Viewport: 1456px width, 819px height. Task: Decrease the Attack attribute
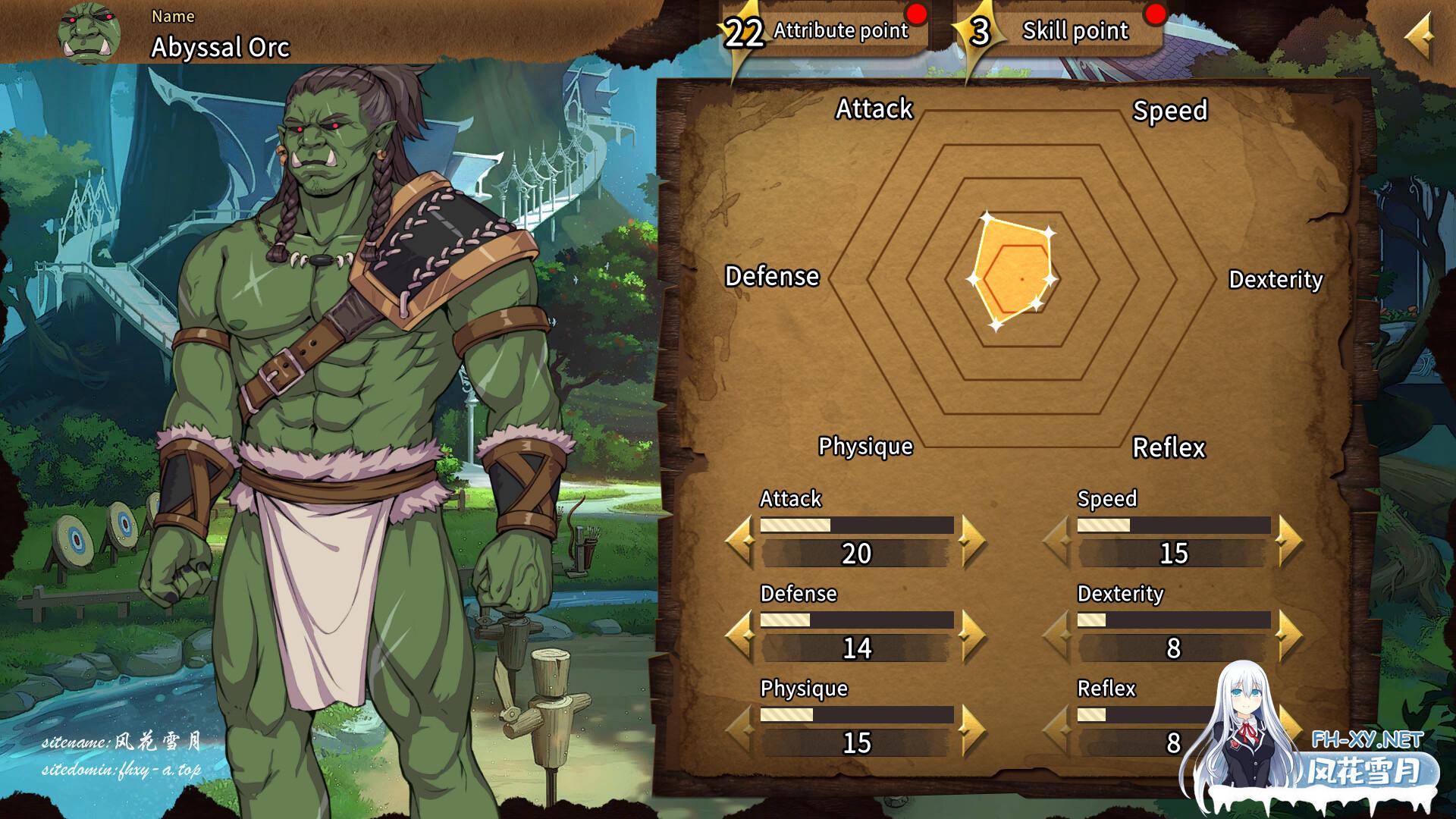tap(741, 541)
